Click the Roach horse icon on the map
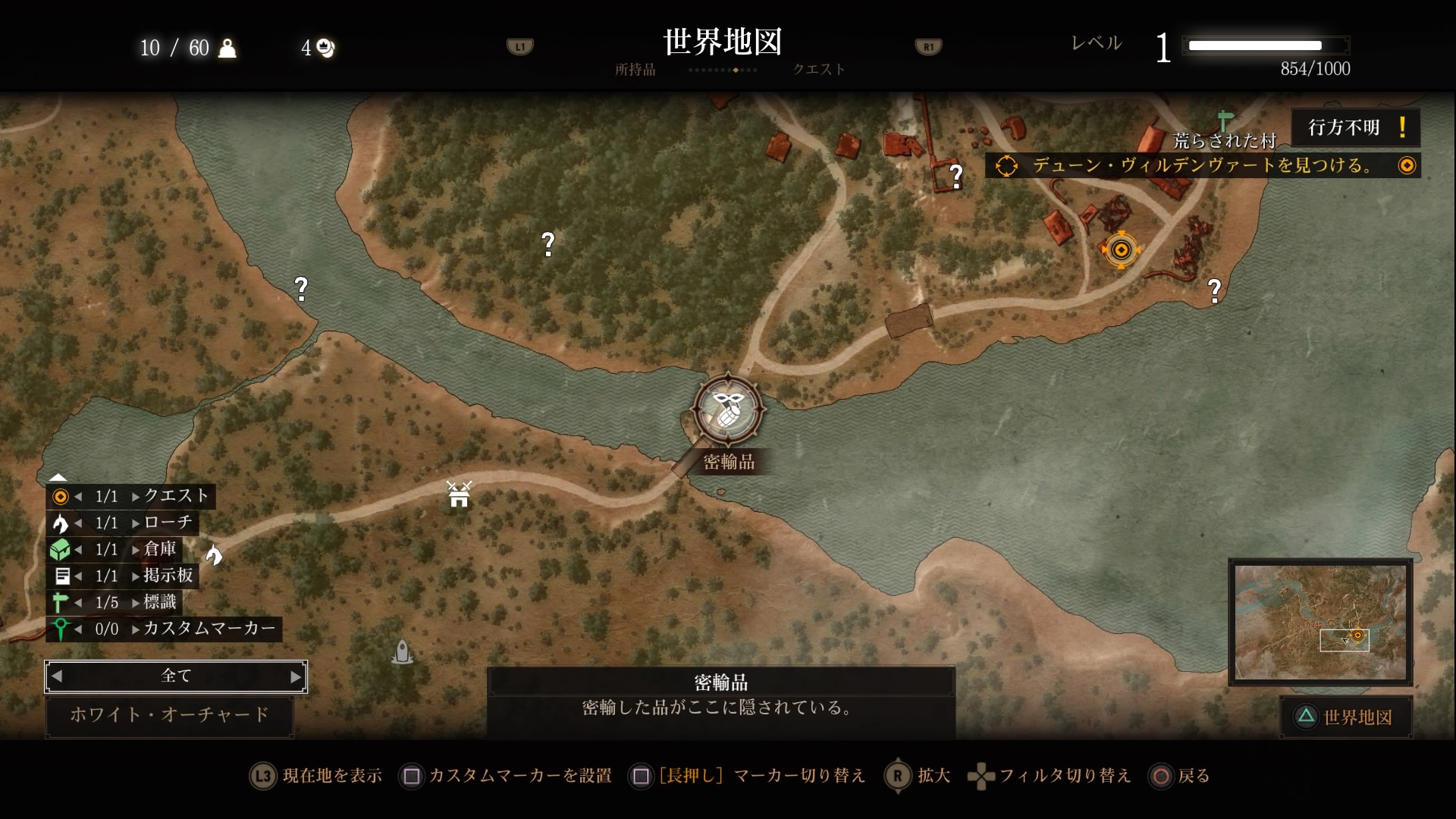 point(216,554)
